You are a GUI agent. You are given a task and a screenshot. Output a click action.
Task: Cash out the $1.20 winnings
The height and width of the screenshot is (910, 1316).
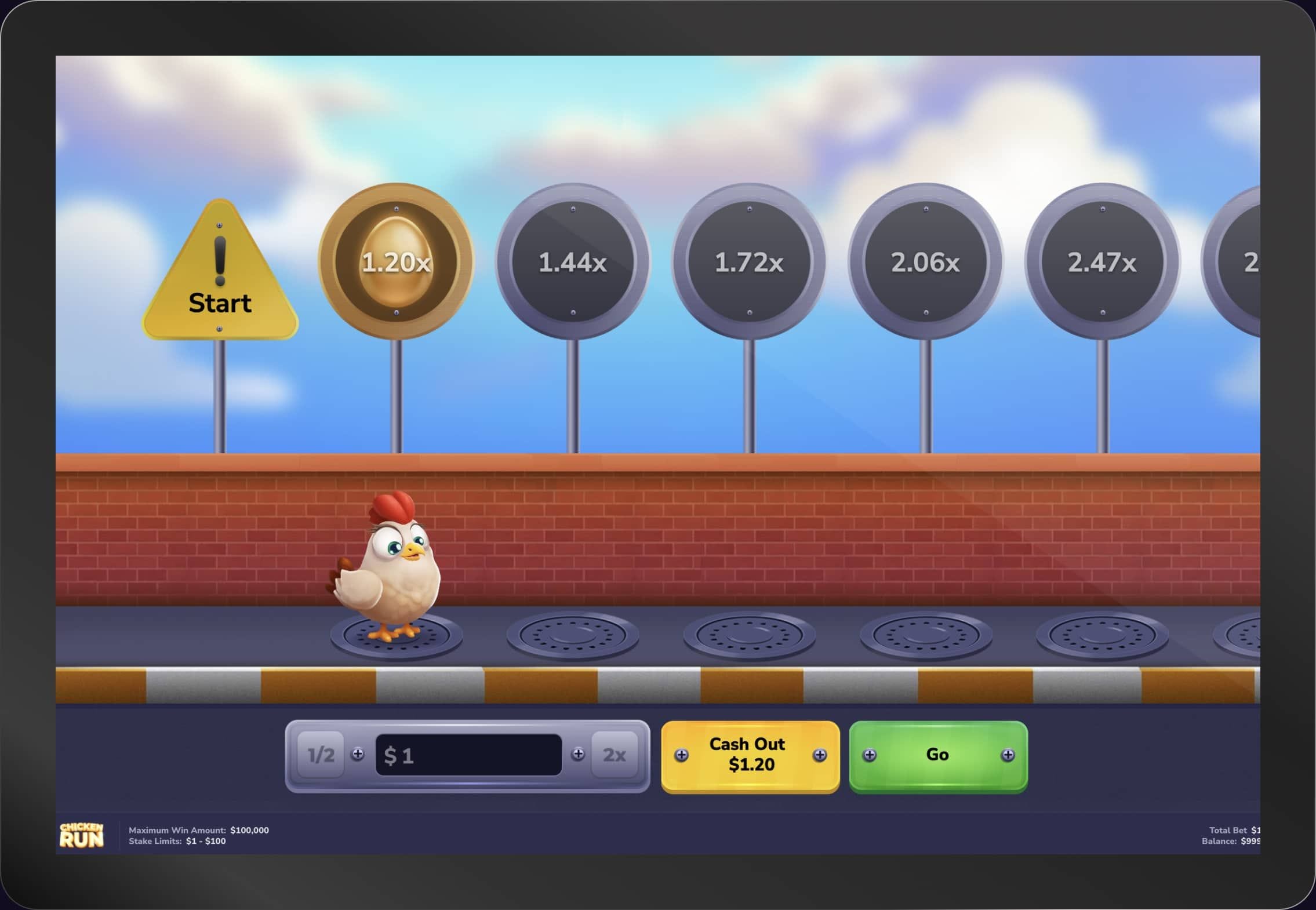[x=749, y=755]
